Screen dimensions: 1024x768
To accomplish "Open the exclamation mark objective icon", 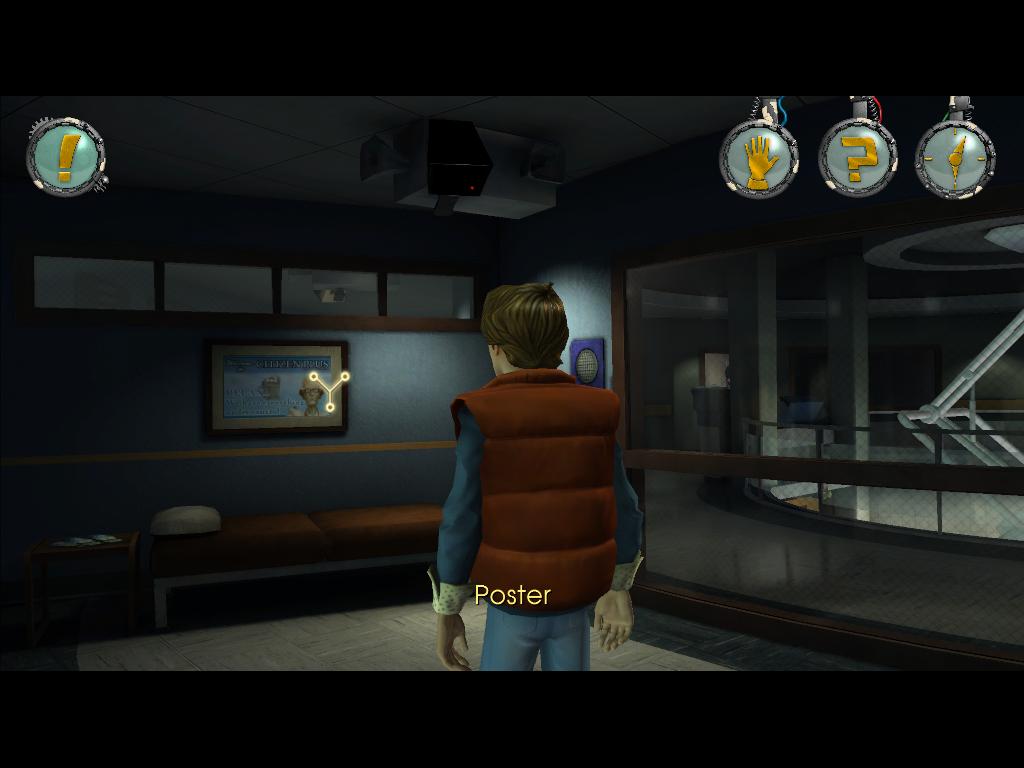I will tap(65, 157).
